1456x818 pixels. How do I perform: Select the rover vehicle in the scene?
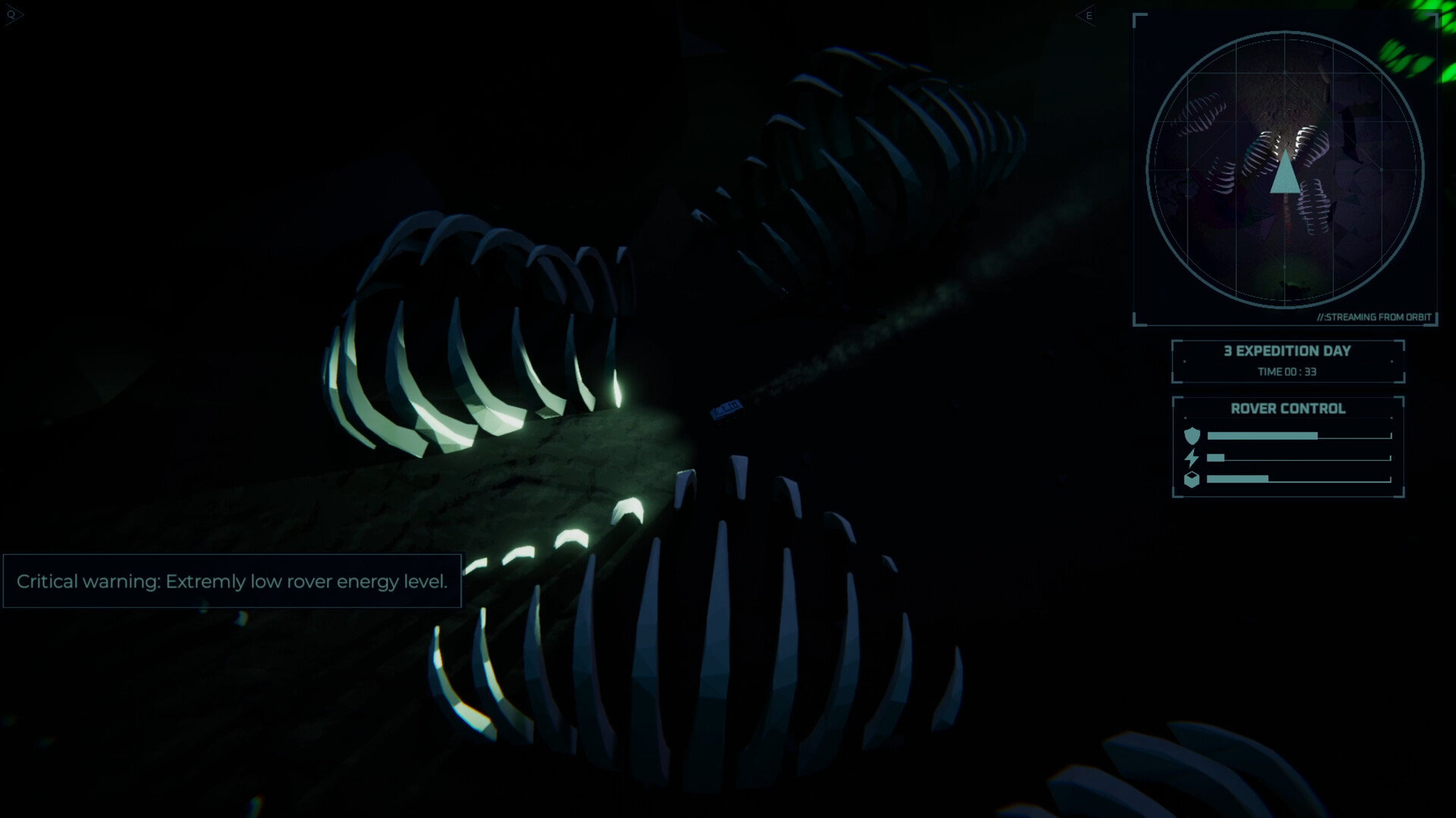click(x=726, y=409)
